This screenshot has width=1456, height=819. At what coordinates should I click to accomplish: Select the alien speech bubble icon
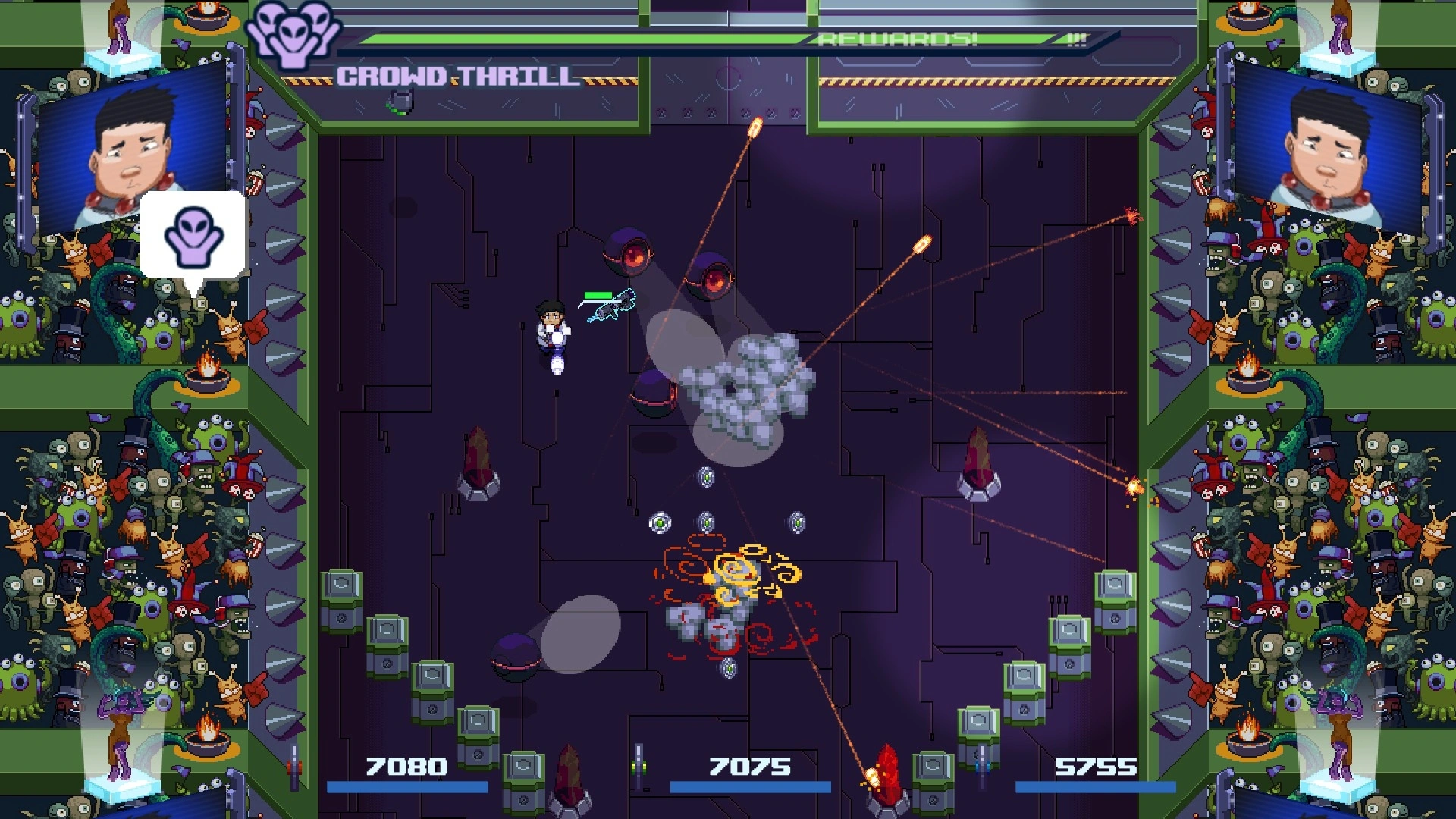click(x=193, y=236)
